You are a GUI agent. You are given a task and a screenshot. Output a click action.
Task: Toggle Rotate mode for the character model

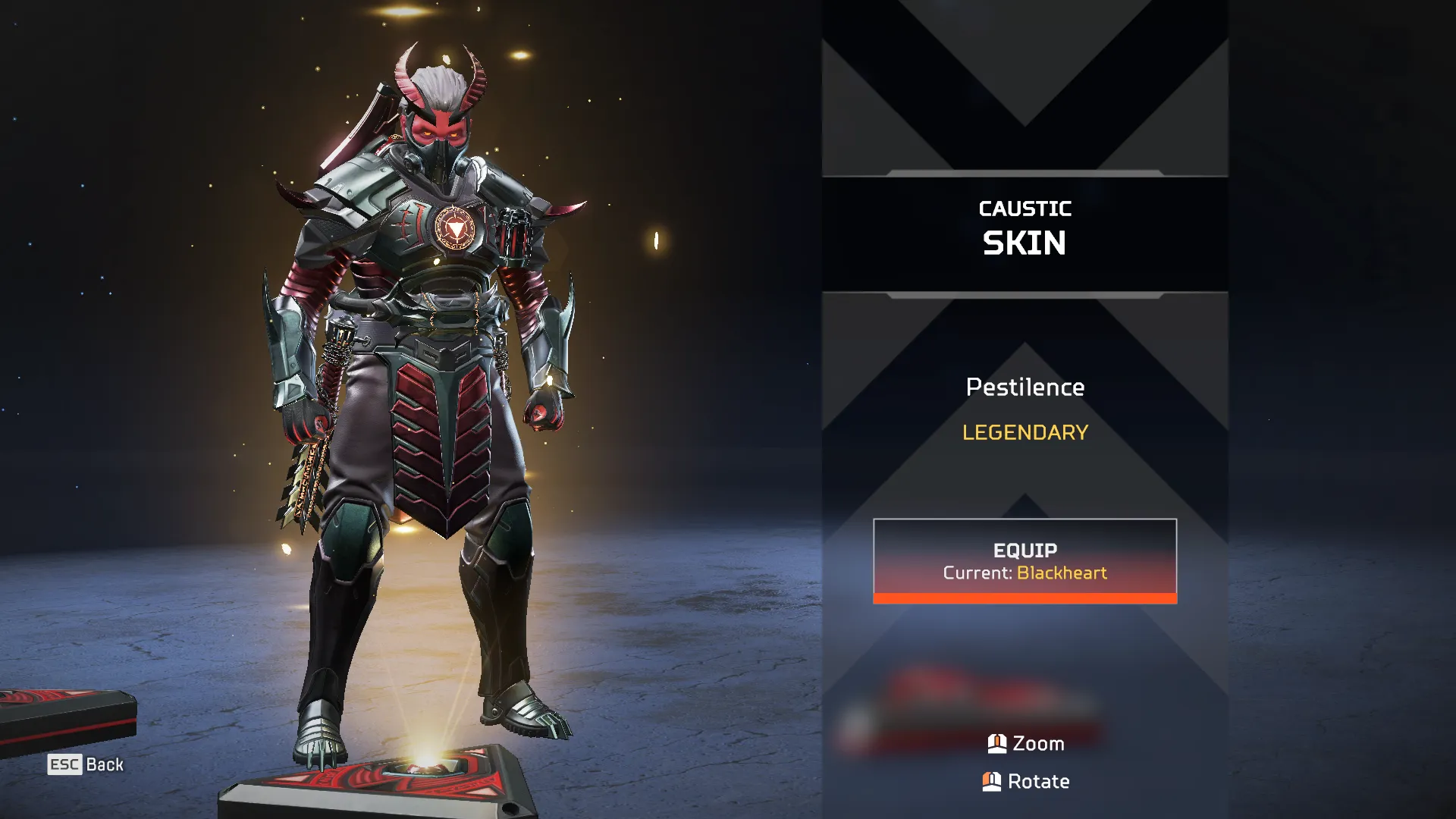tap(1025, 781)
